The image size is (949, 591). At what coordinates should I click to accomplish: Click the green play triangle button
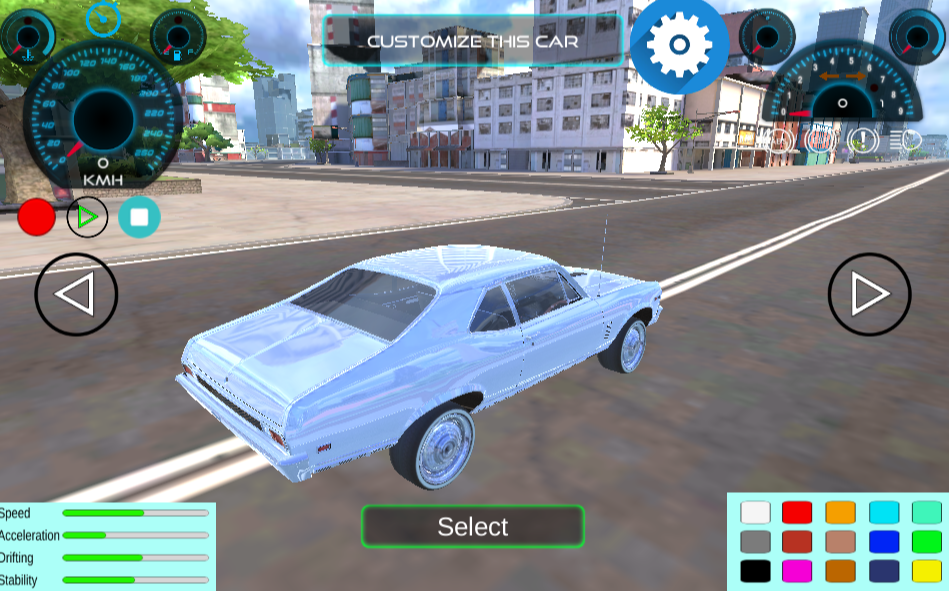click(88, 217)
